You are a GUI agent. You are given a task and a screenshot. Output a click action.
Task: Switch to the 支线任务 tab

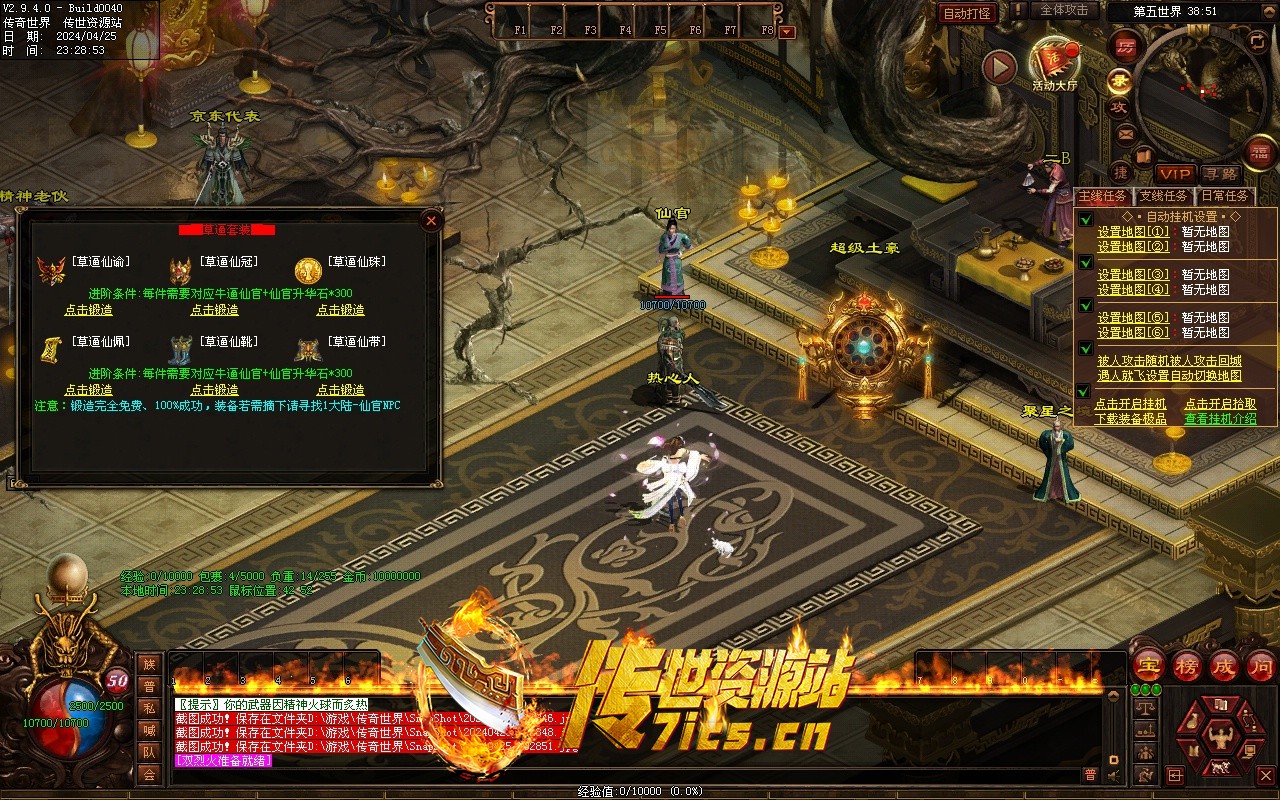coord(1164,196)
